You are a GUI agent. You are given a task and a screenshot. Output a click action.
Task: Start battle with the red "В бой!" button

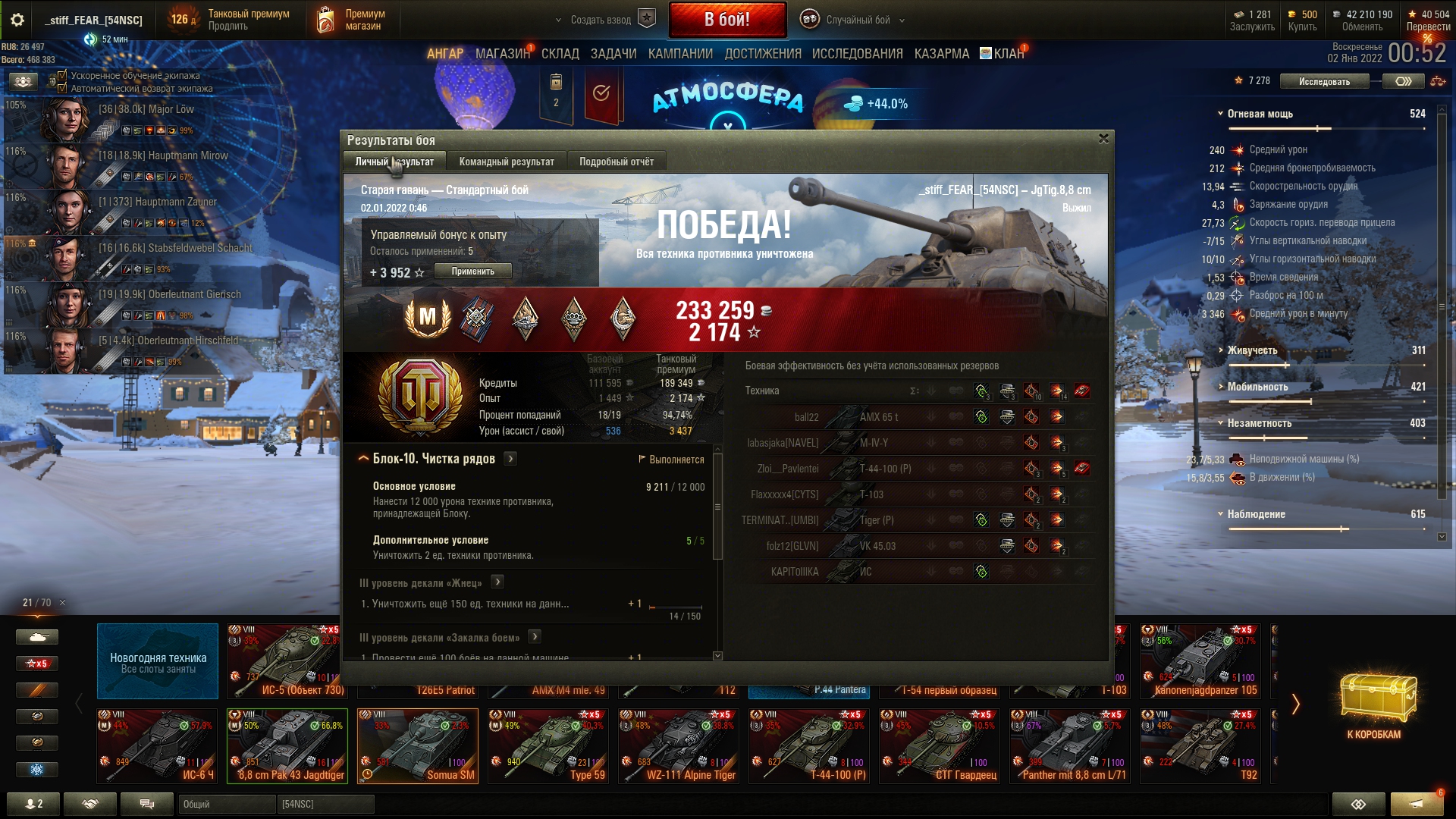click(x=726, y=20)
